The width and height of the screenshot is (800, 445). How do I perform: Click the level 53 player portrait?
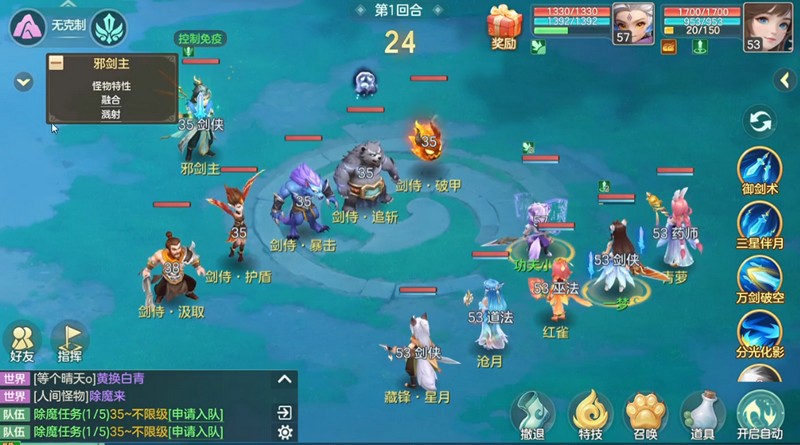tap(765, 26)
